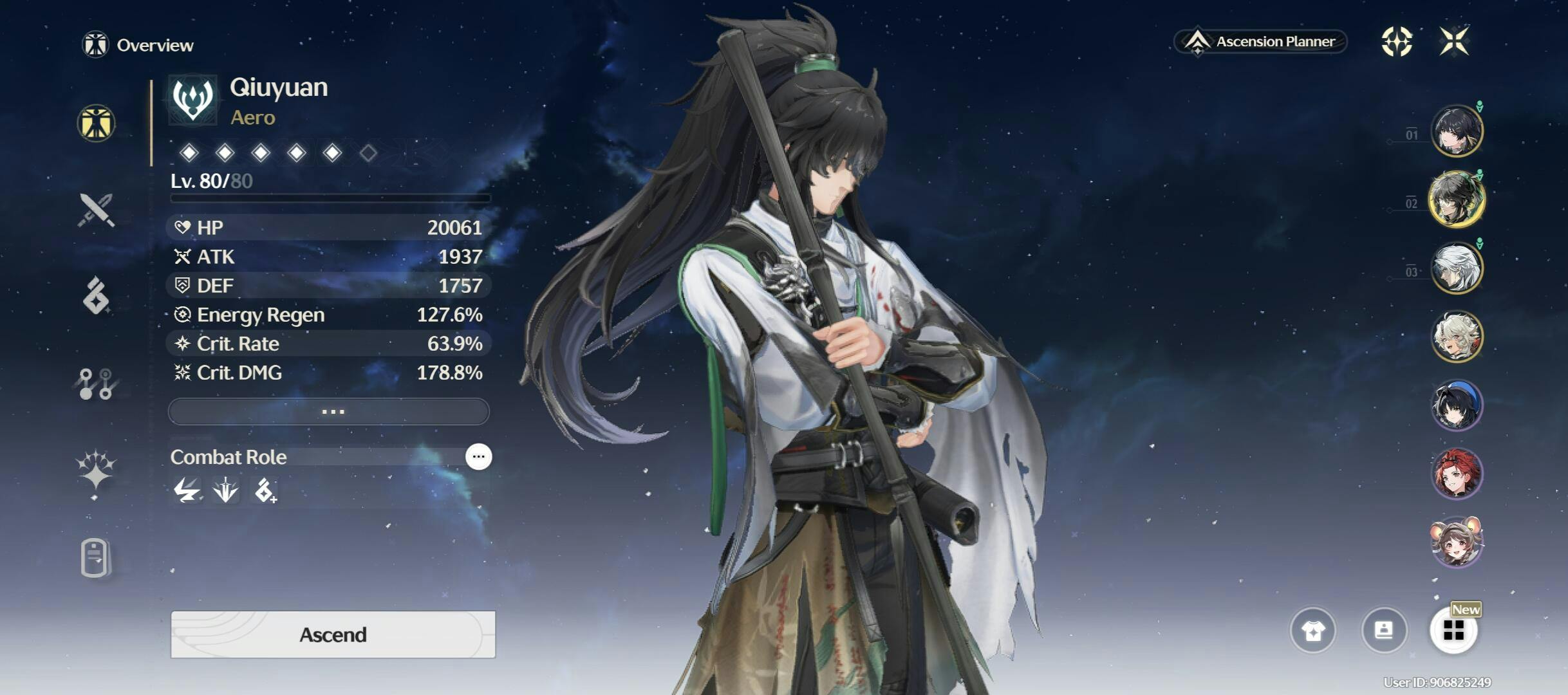Expand the full stats list with the ellipsis bar
This screenshot has width=1568, height=695.
(329, 411)
